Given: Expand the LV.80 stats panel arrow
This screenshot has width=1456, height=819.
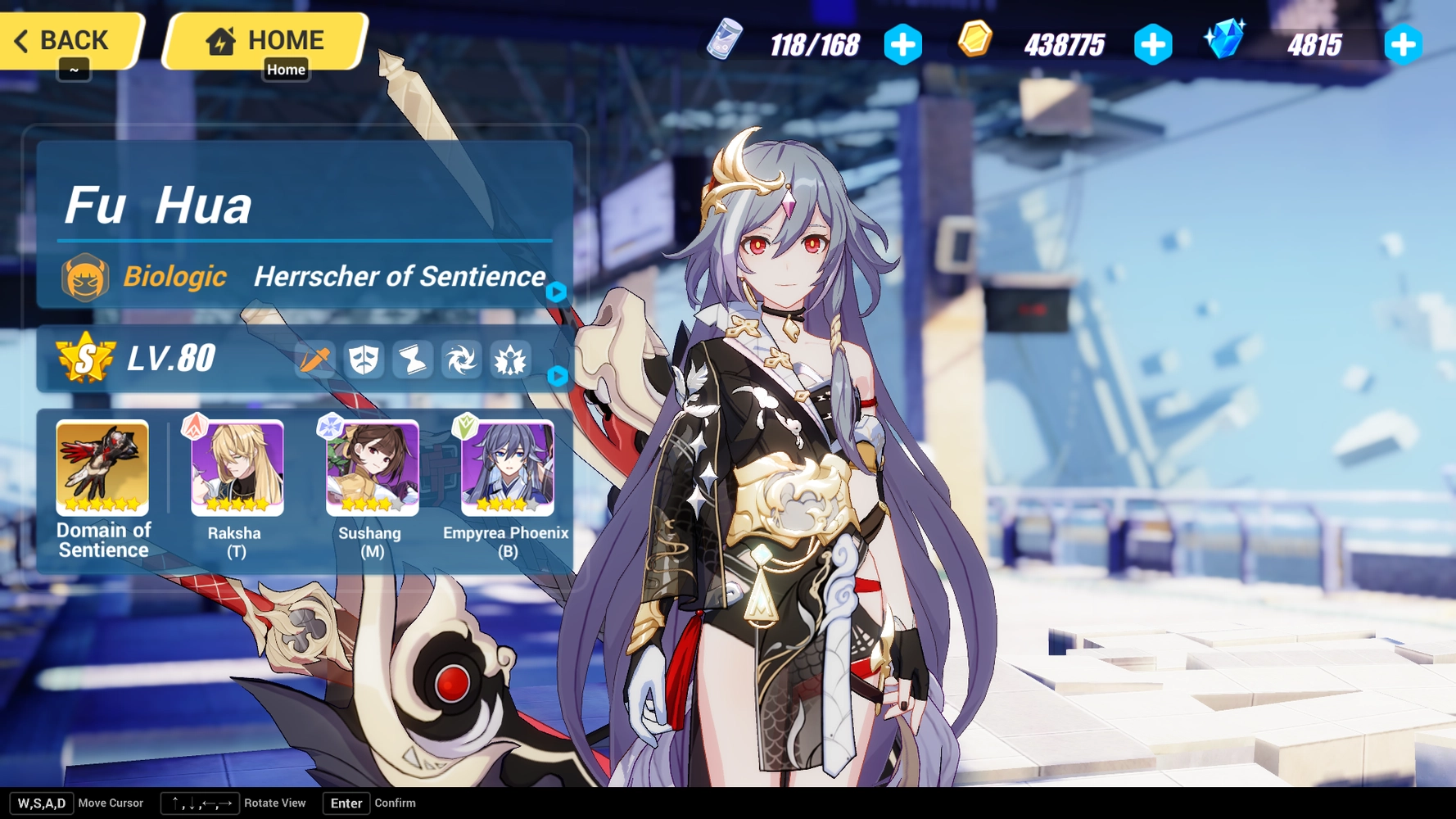Looking at the screenshot, I should point(557,377).
